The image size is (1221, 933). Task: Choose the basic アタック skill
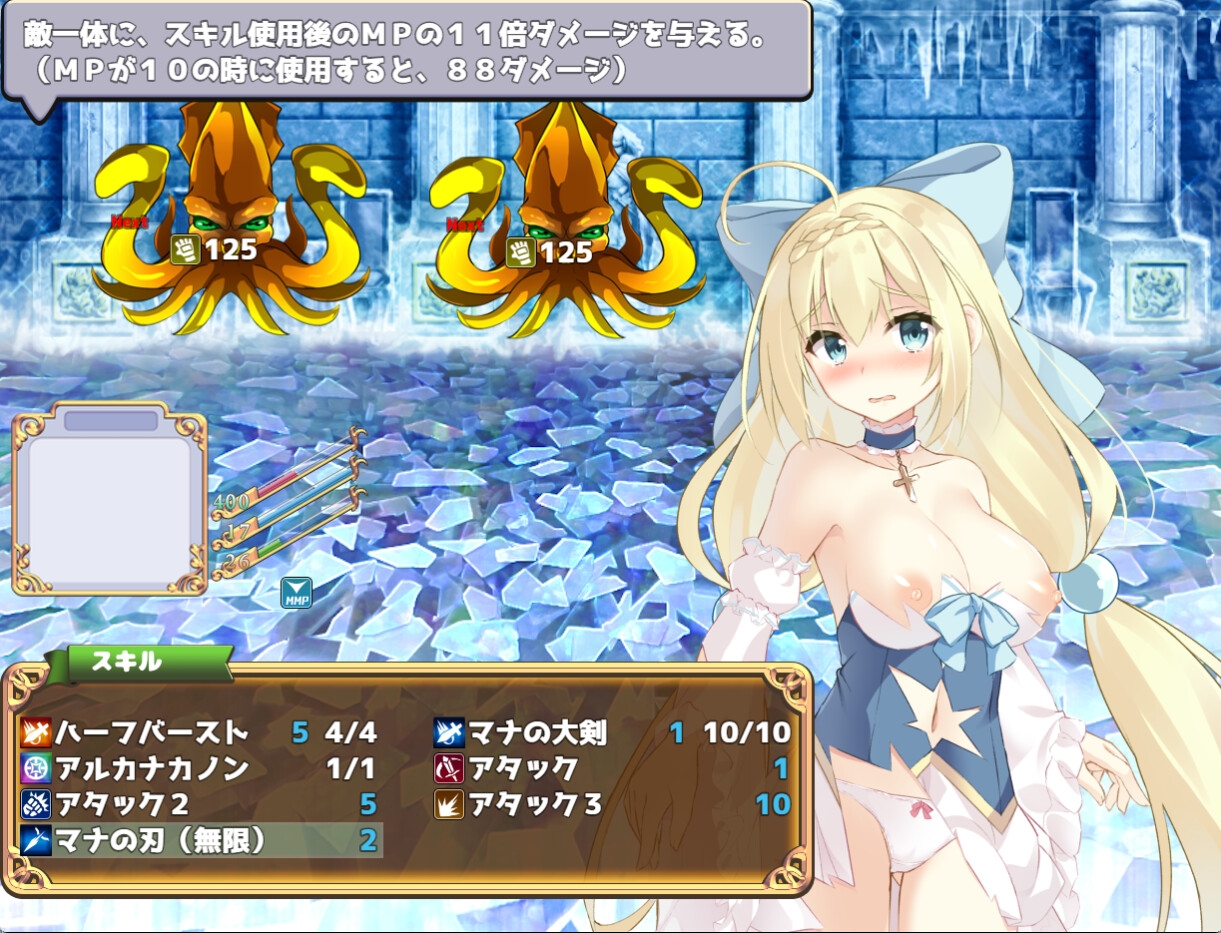coord(525,768)
